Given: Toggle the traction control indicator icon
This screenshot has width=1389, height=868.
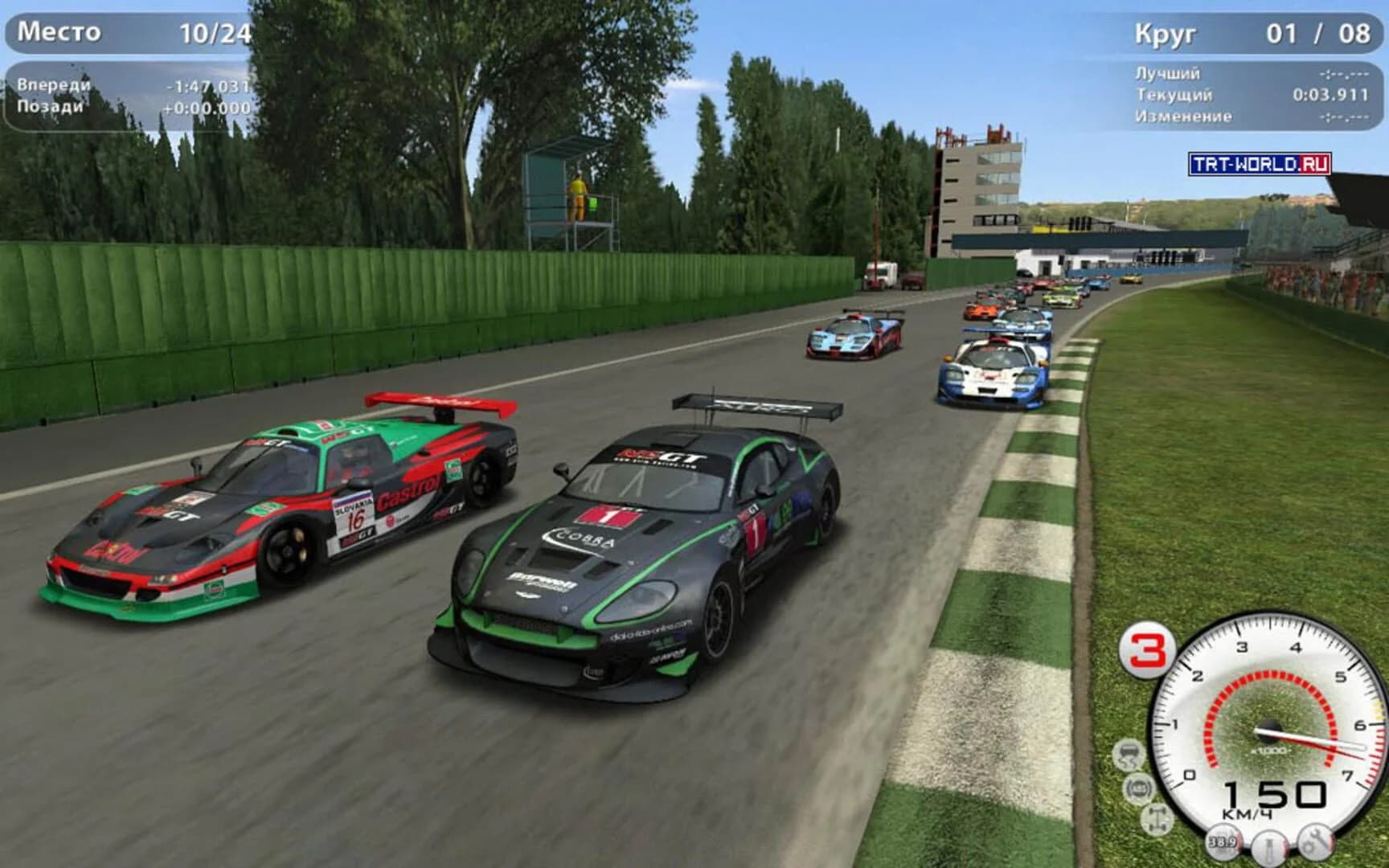Looking at the screenshot, I should point(1128,754).
